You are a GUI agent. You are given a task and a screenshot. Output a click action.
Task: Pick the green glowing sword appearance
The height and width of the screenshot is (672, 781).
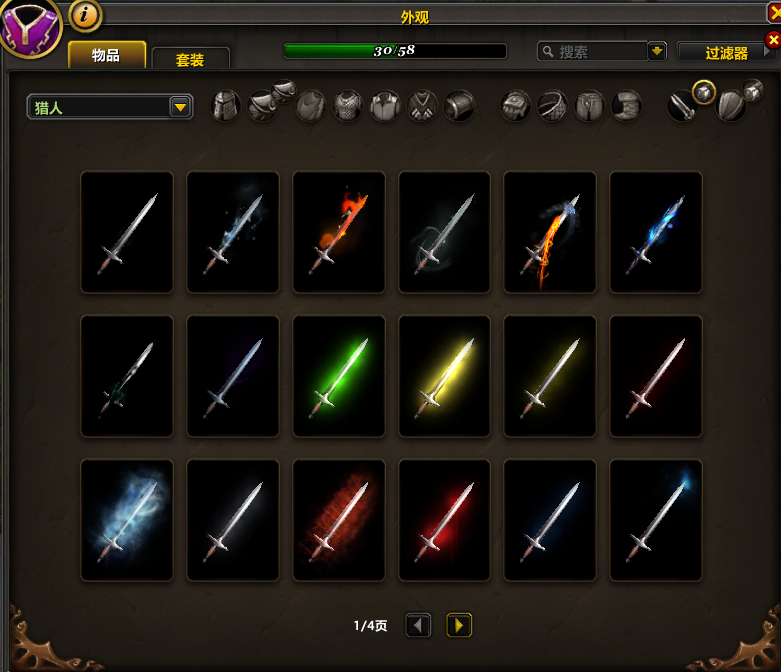339,377
